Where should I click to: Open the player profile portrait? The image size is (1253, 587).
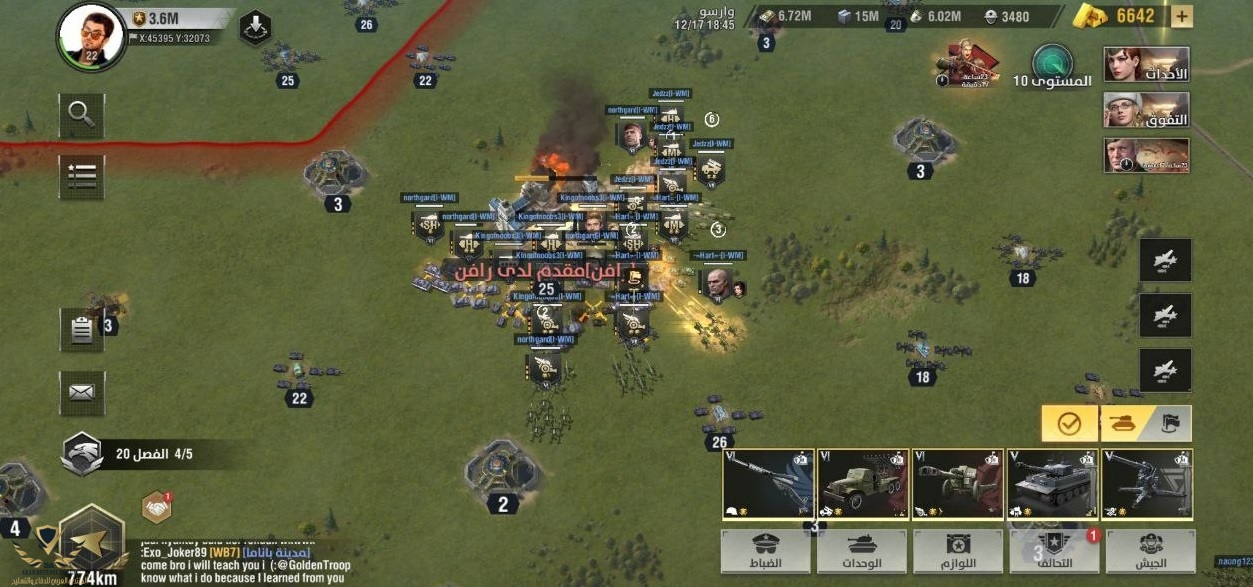(x=91, y=35)
